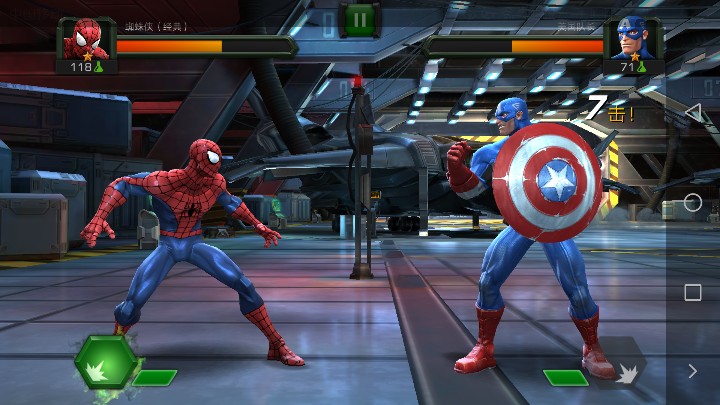The image size is (720, 405).
Task: Tap the Android back triangle button
Action: pos(692,112)
